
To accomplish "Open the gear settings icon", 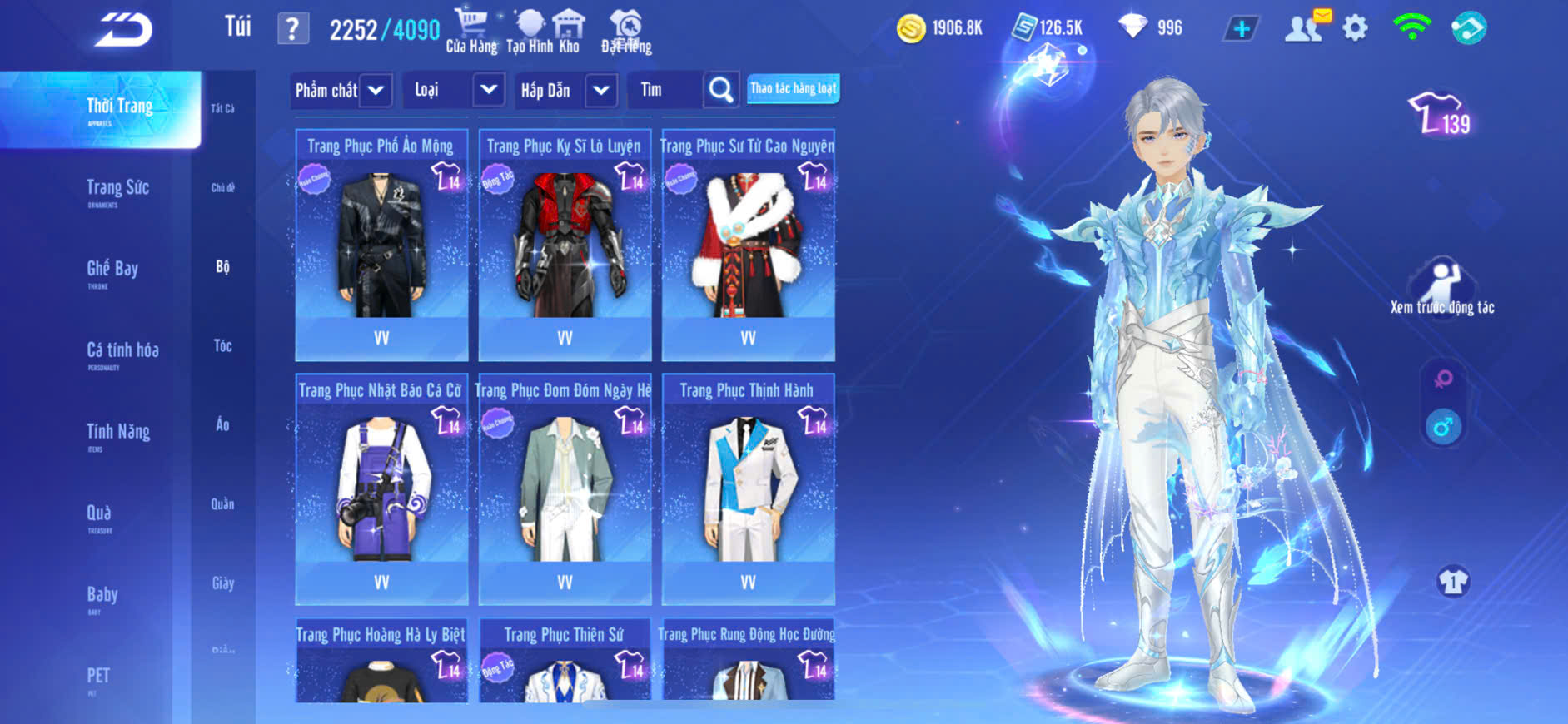I will (1355, 29).
